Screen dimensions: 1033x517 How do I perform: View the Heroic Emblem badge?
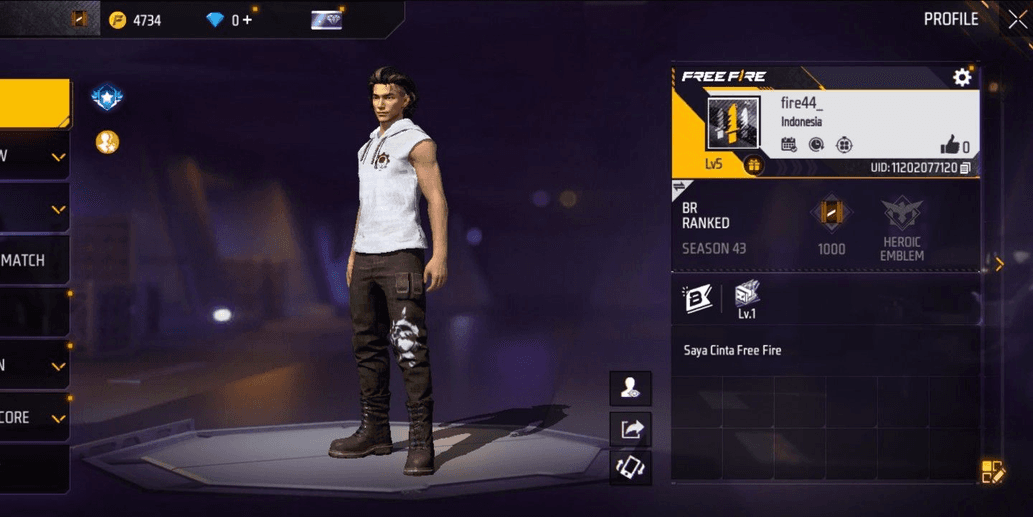click(x=901, y=227)
